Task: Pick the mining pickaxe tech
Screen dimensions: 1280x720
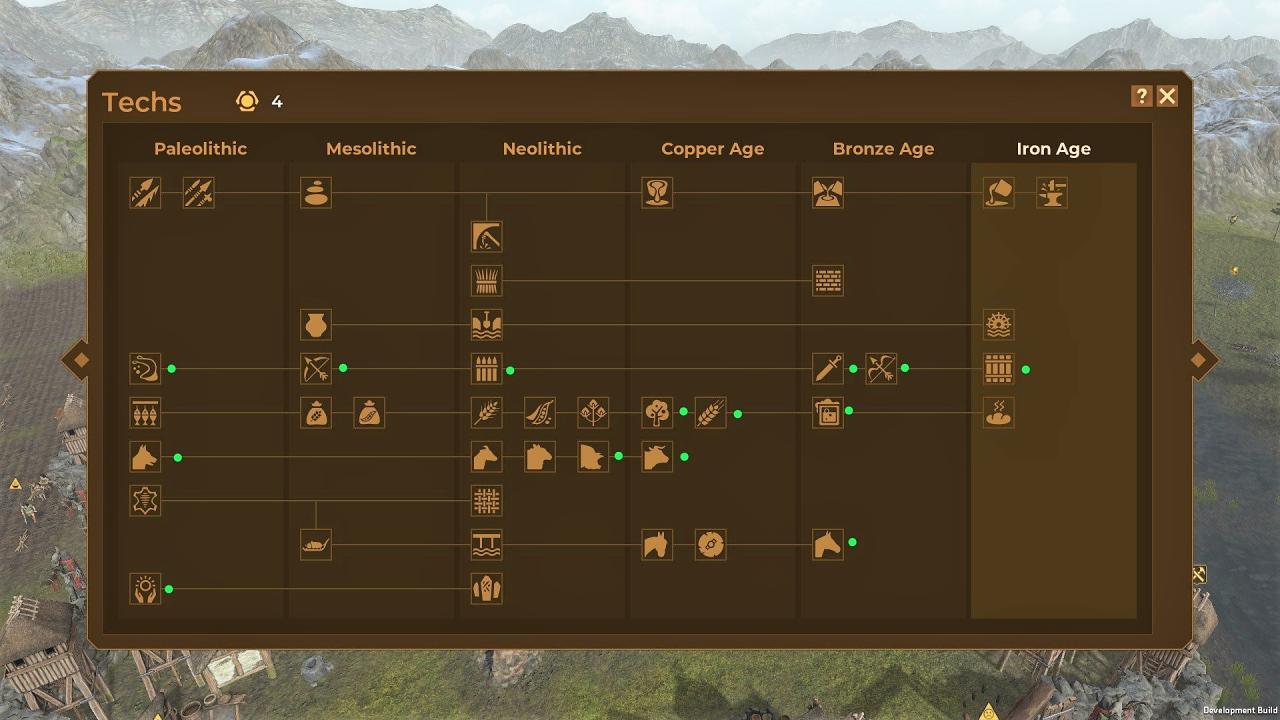Action: [487, 237]
